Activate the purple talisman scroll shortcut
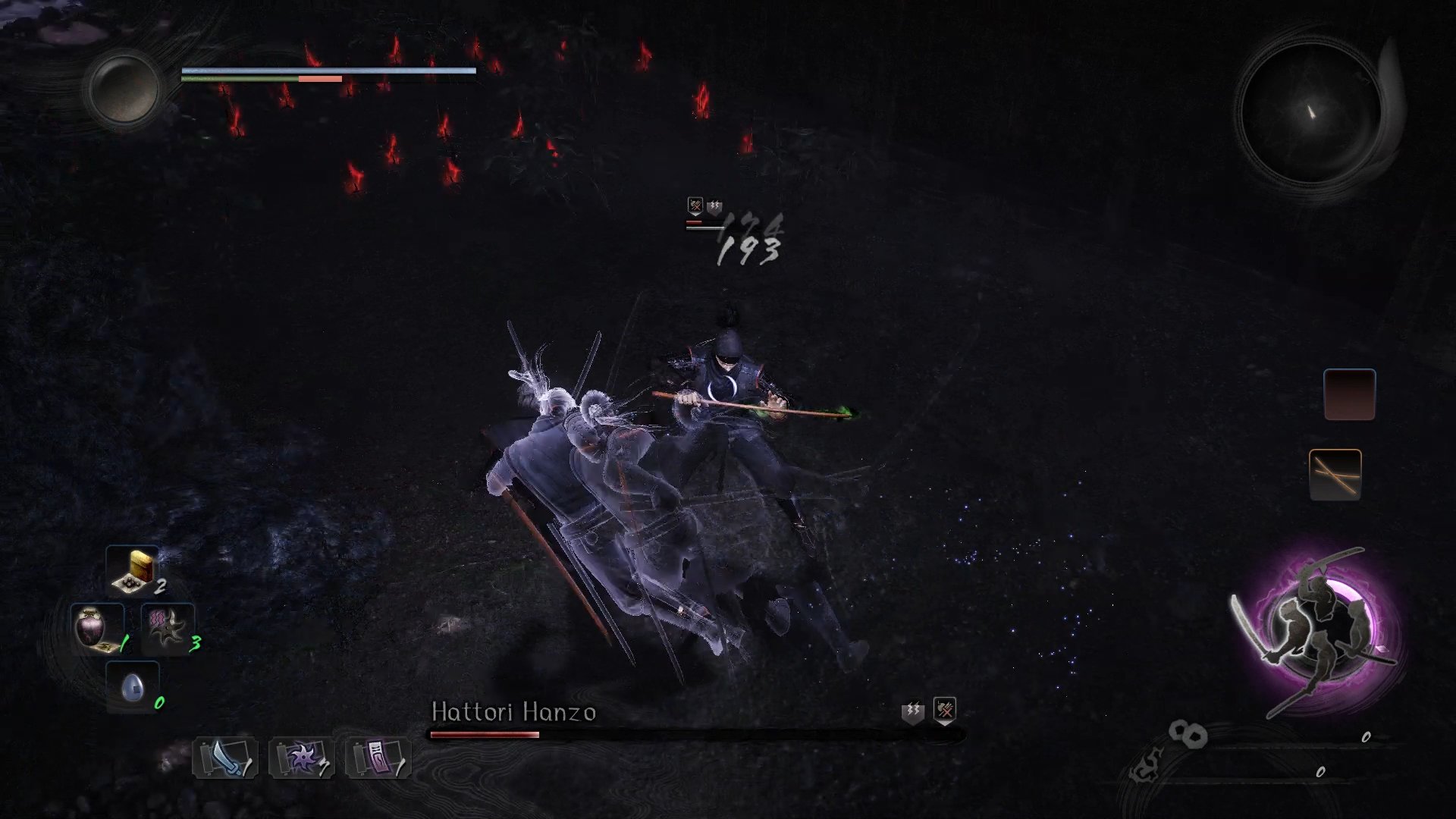Screen dimensions: 1456x819 click(378, 758)
